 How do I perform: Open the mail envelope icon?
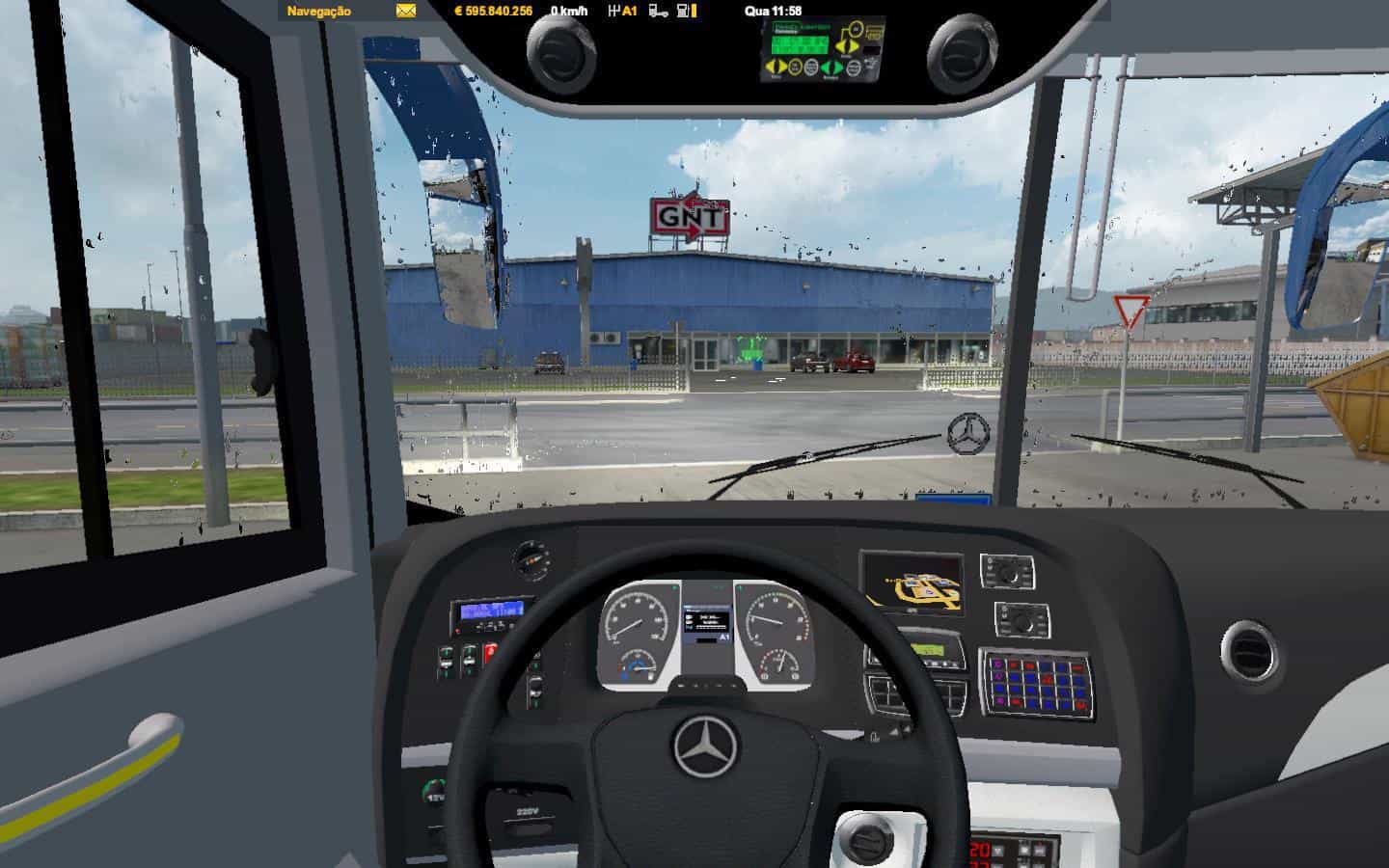tap(405, 12)
